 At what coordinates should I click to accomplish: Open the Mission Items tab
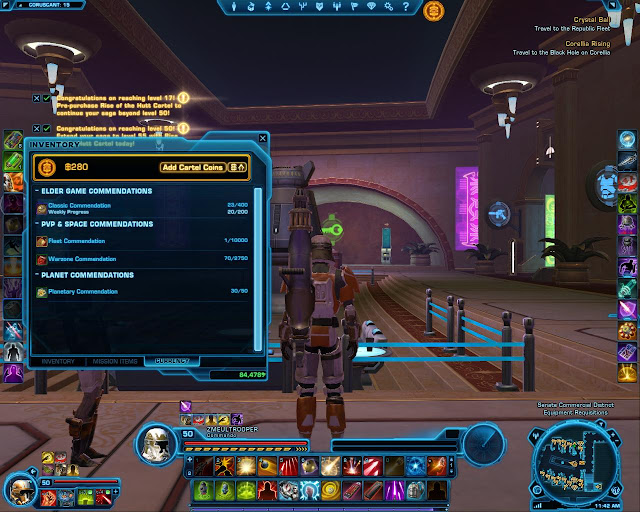pyautogui.click(x=114, y=360)
